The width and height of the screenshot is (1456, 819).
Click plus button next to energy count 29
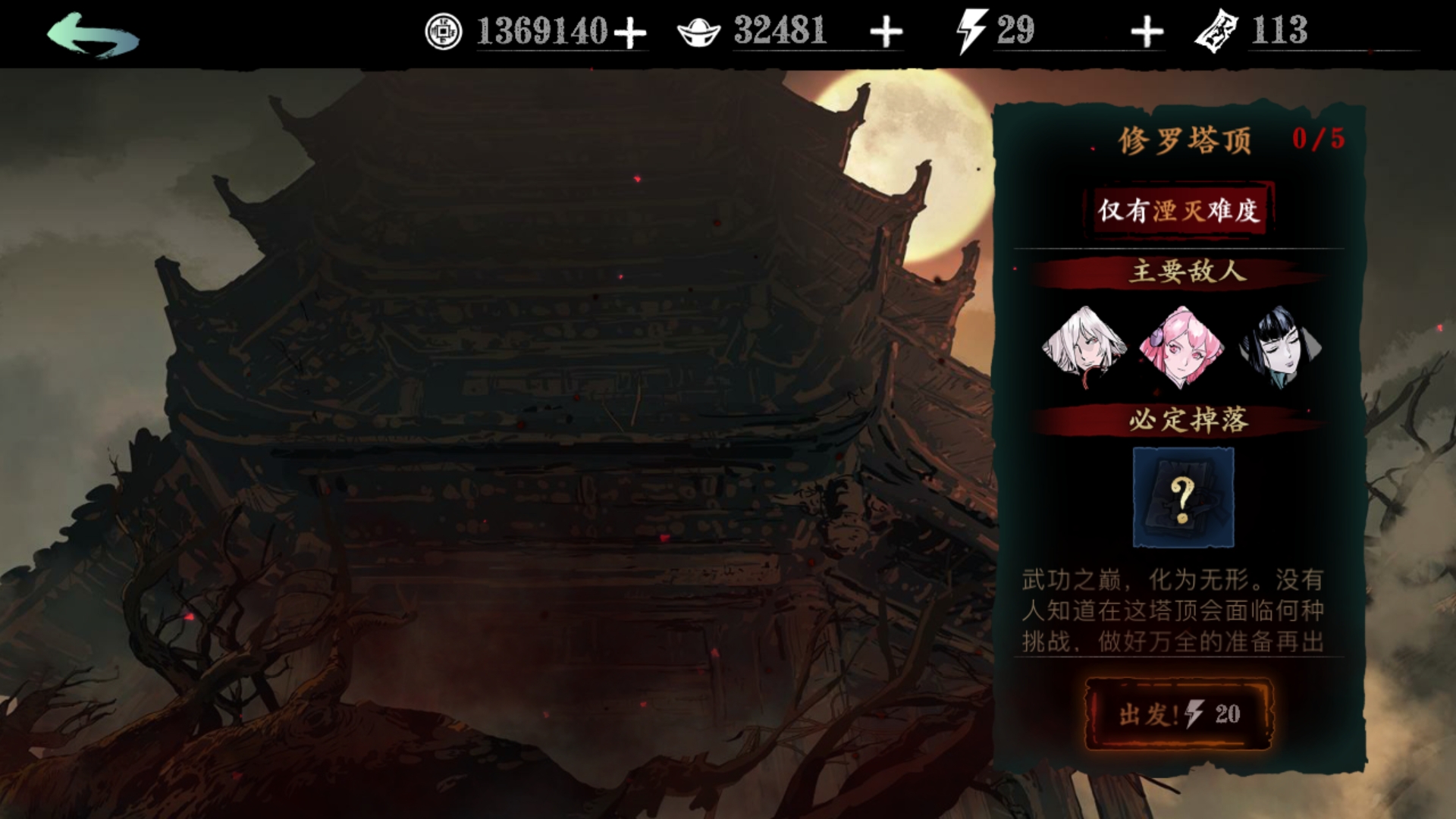coord(1147,32)
